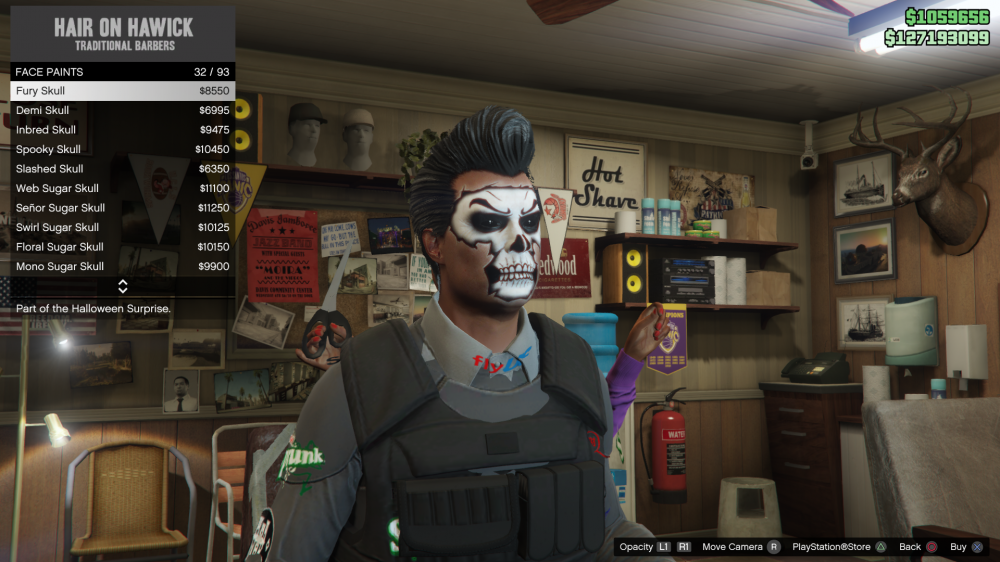Select the Spooky Skull option
1000x562 pixels.
click(122, 149)
